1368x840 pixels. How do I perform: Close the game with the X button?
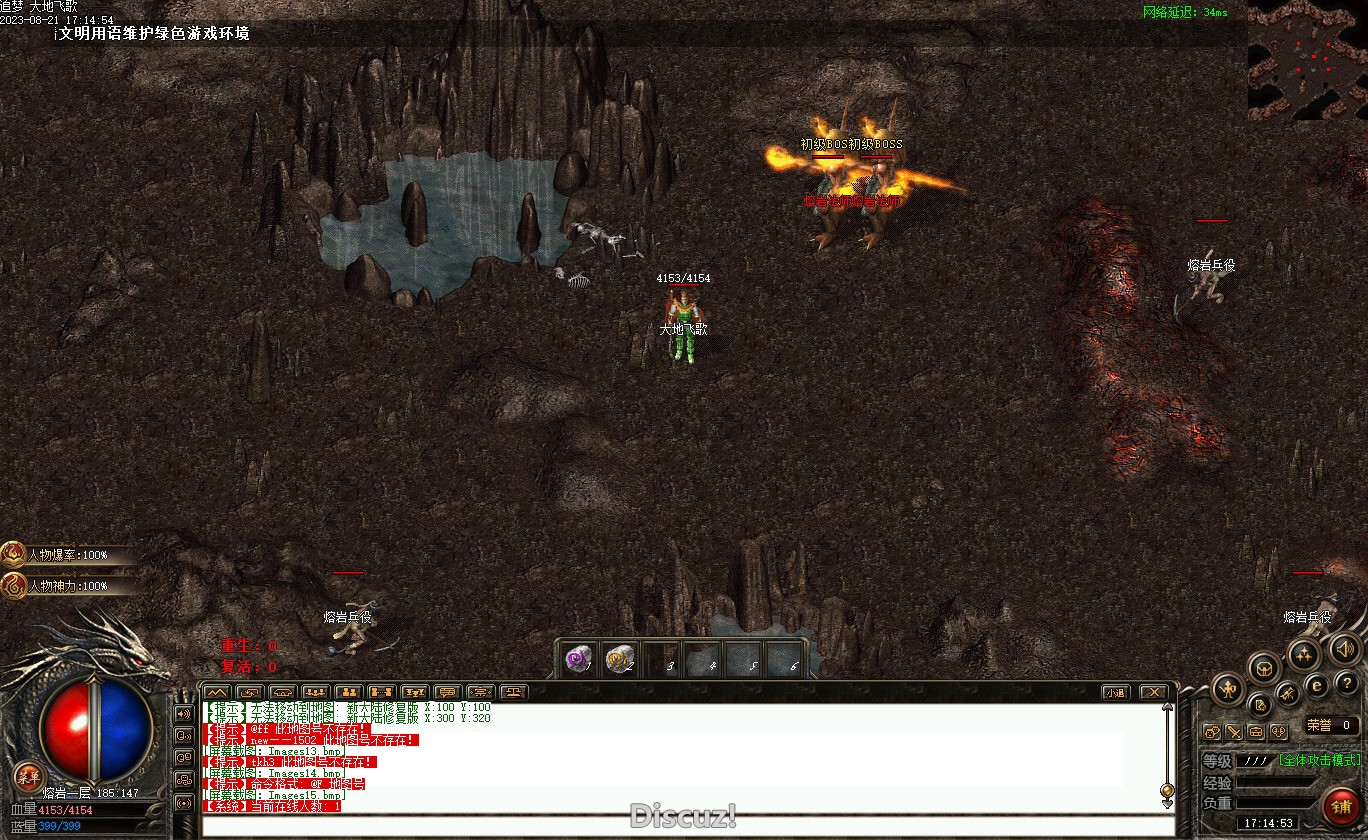tap(1154, 692)
